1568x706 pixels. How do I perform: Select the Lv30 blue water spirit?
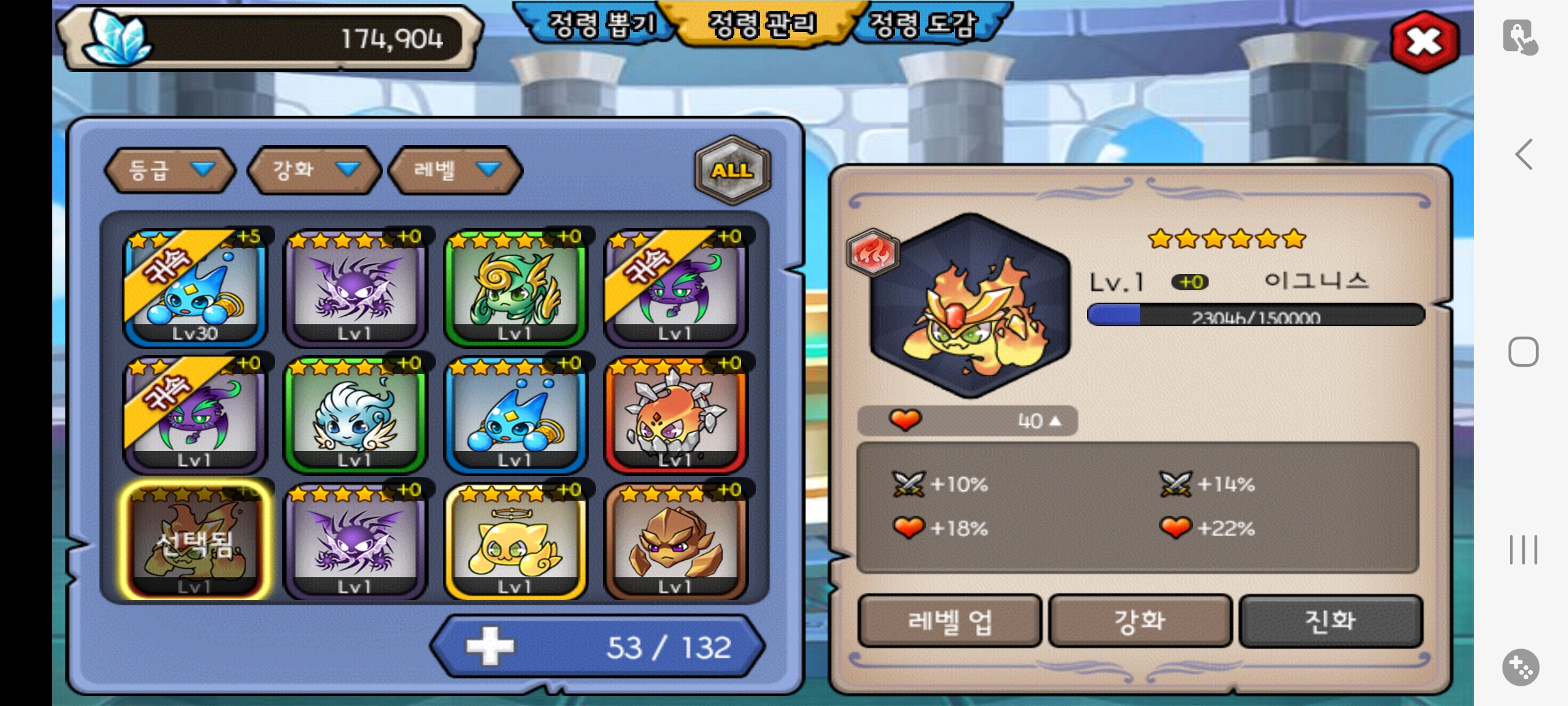coord(195,288)
